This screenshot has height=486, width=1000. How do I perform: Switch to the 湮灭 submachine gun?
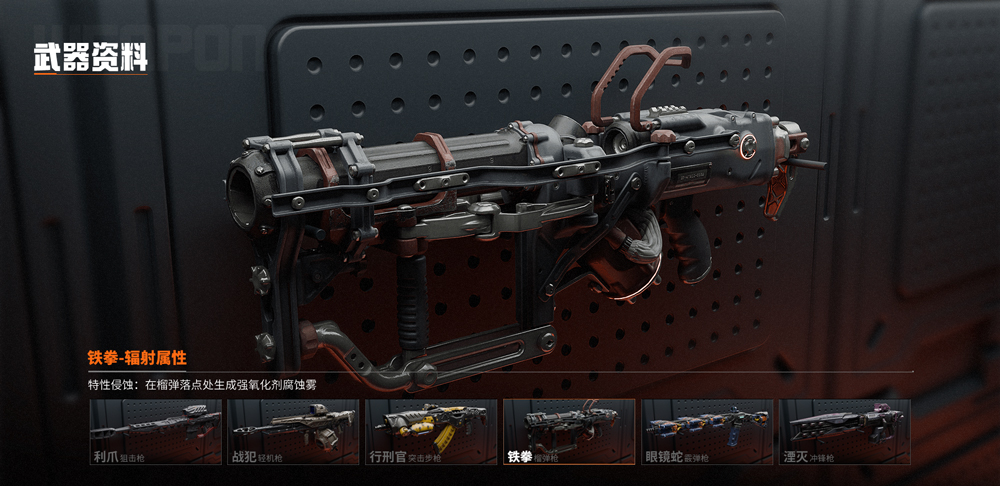(844, 432)
